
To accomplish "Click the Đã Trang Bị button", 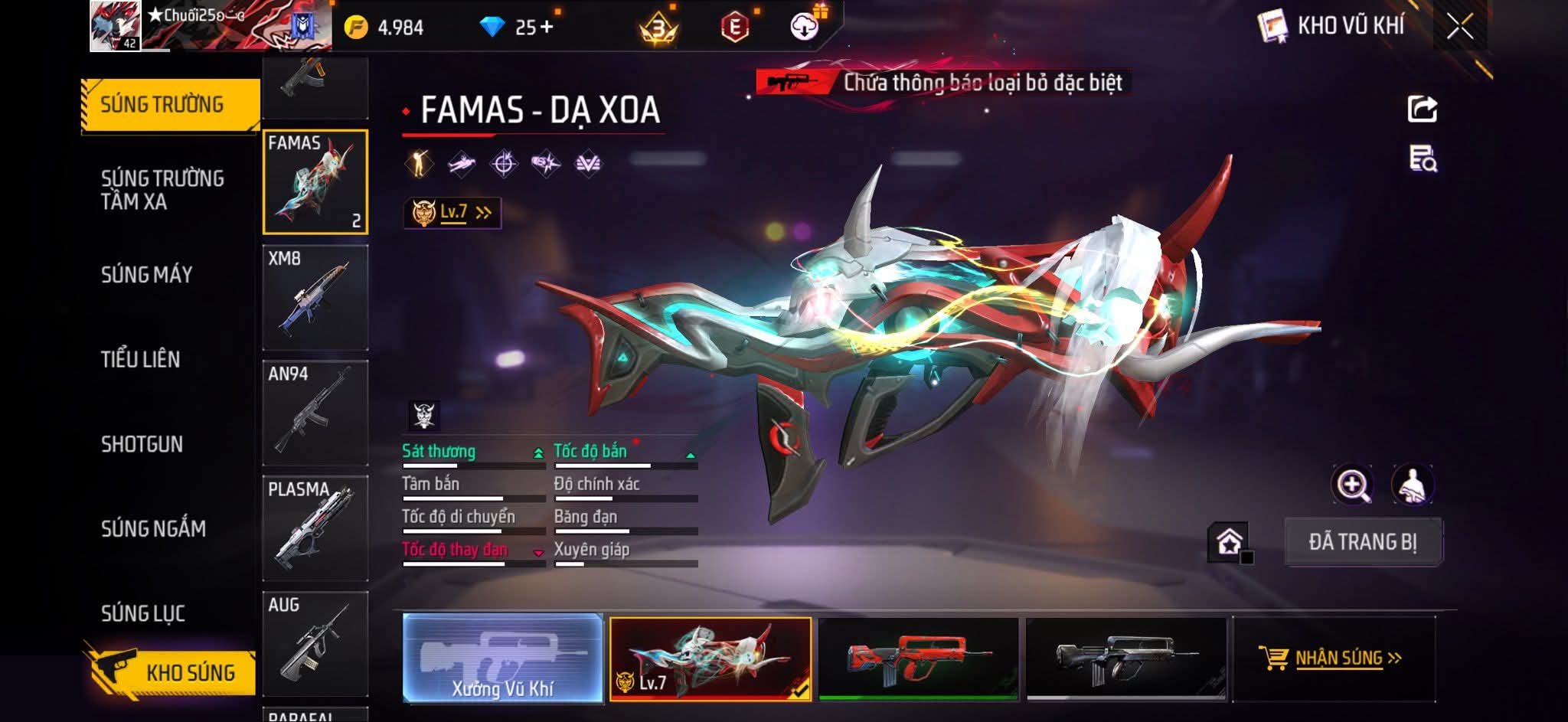I will click(x=1362, y=542).
